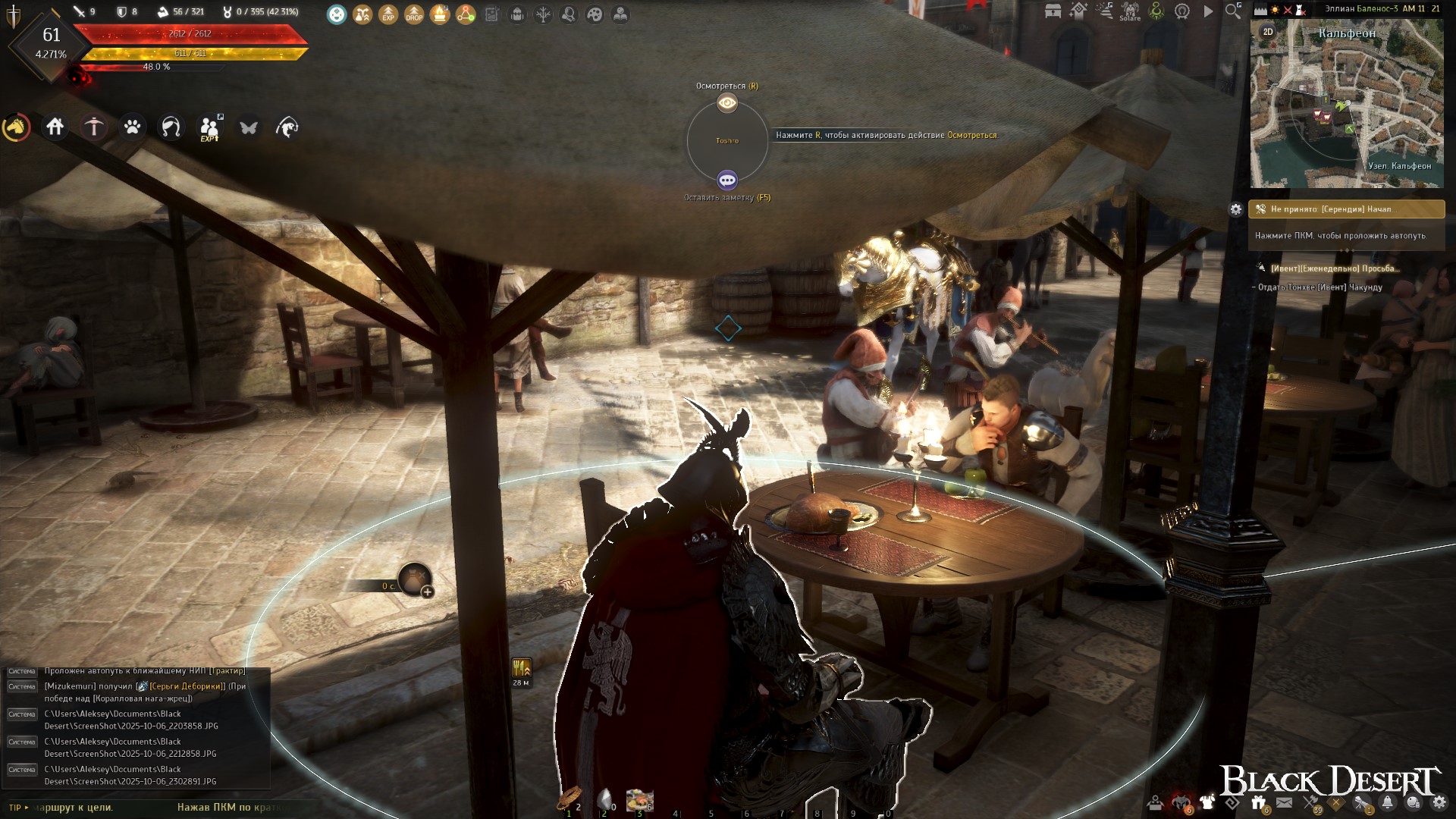Click the Leave Note speech bubble

727,180
